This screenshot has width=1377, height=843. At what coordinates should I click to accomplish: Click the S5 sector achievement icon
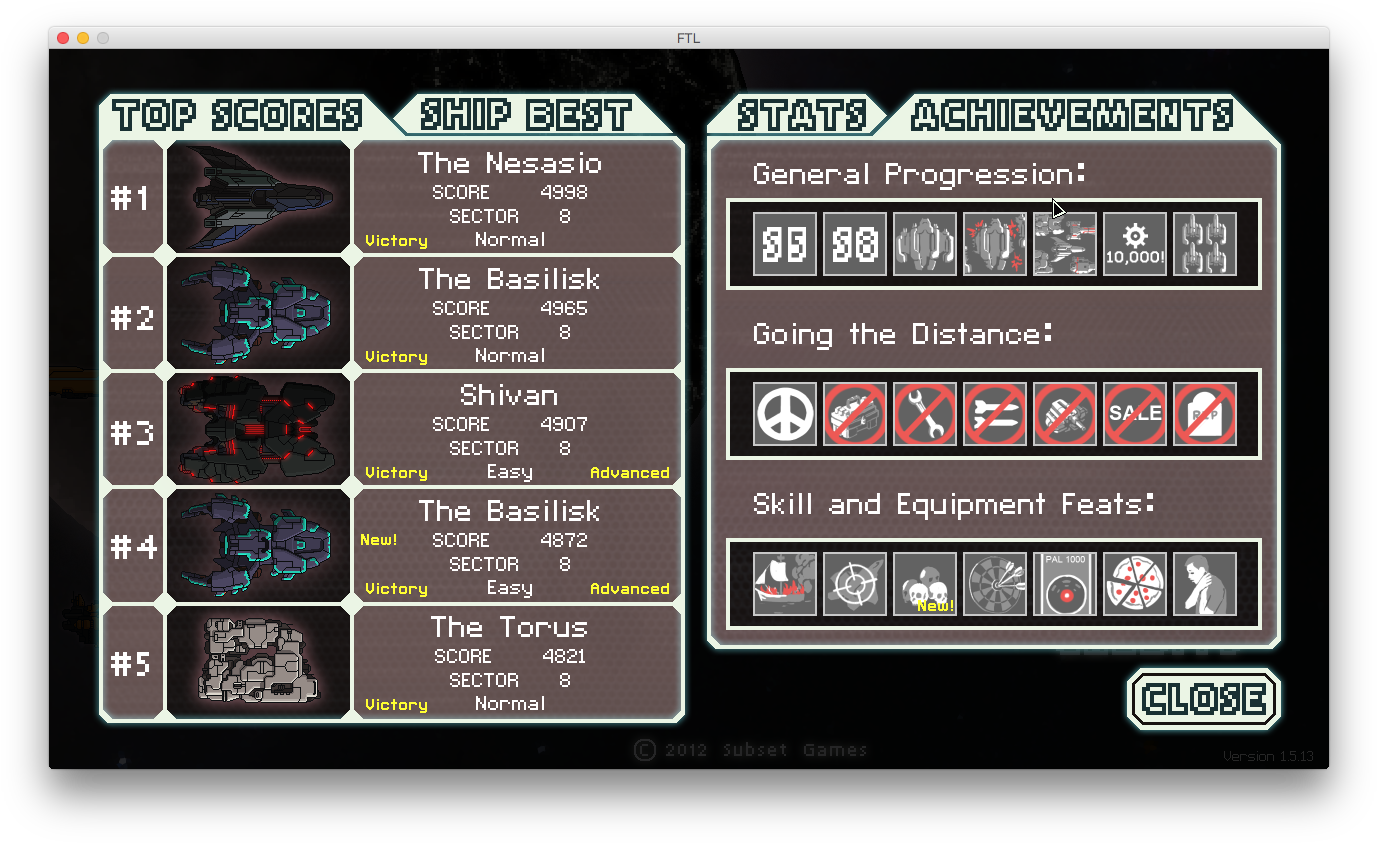tap(785, 244)
